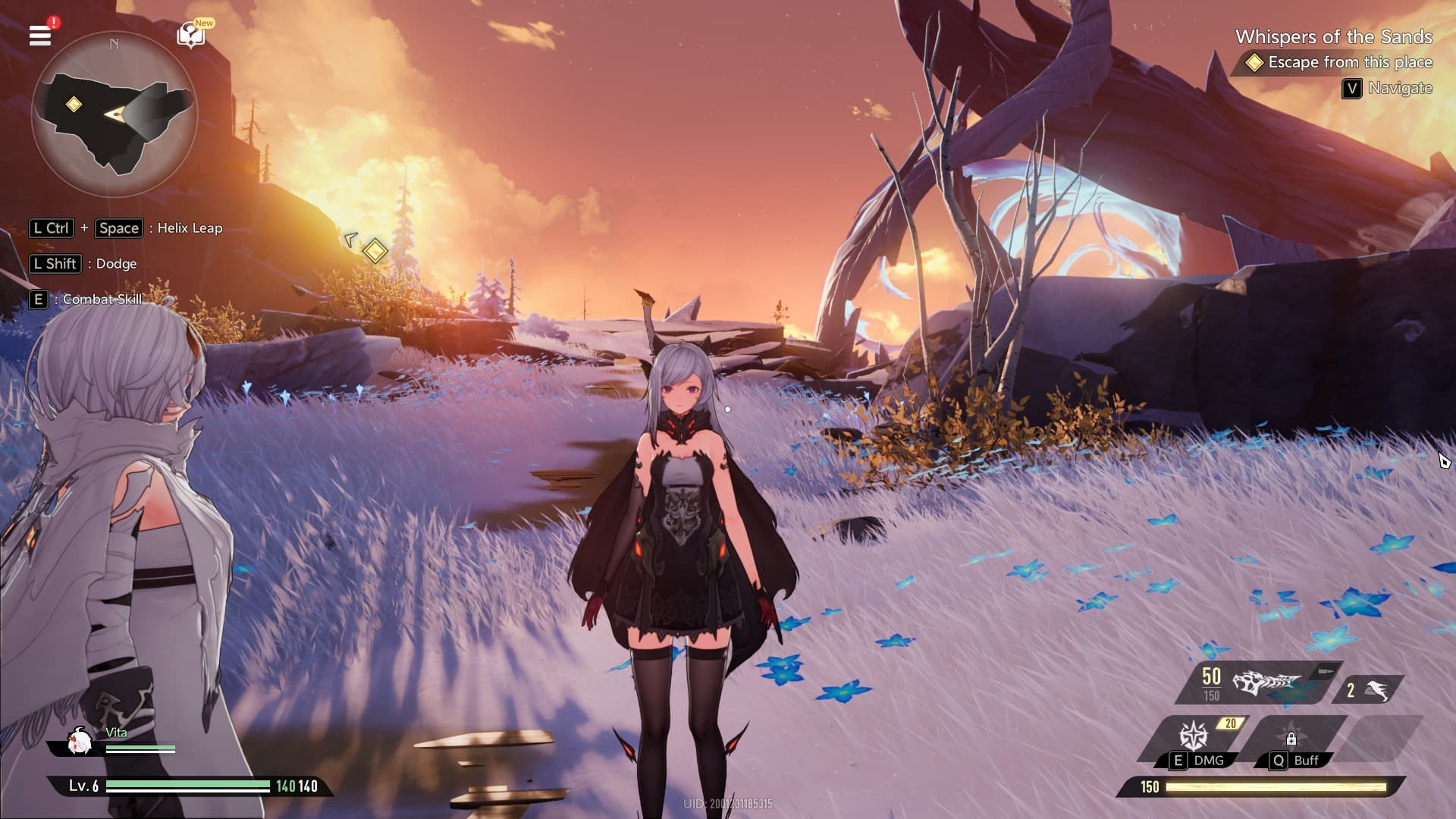Viewport: 1456px width, 819px height.
Task: Click the N compass marker on the minimap
Action: tap(115, 44)
